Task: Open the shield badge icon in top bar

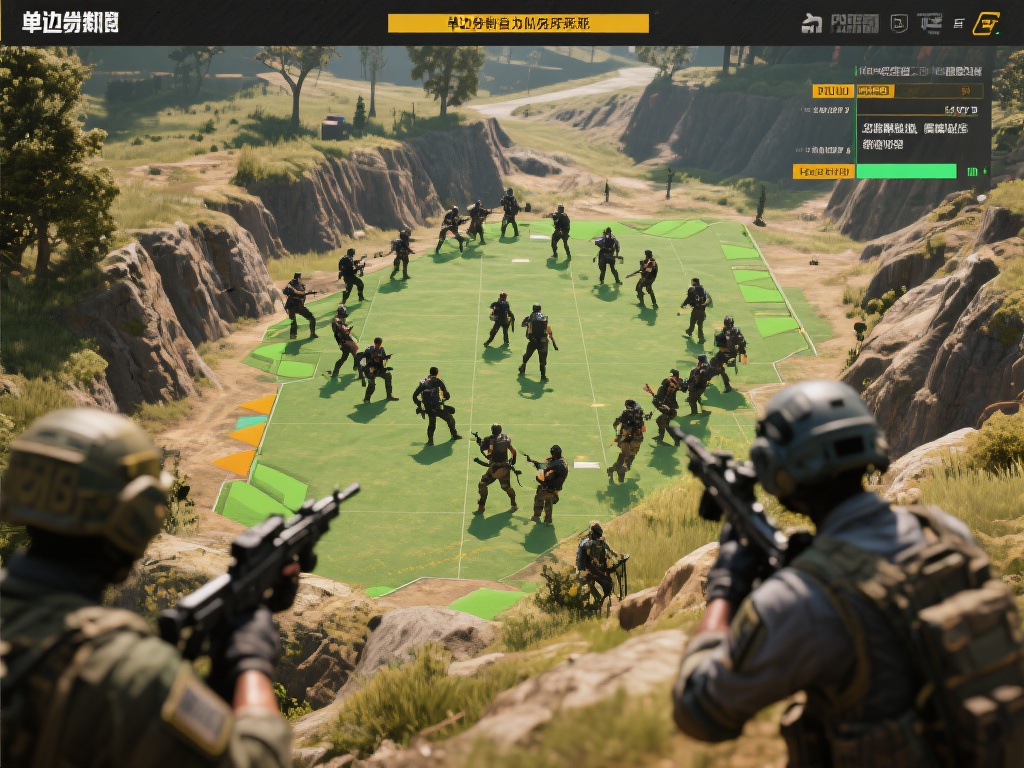Action: click(899, 23)
